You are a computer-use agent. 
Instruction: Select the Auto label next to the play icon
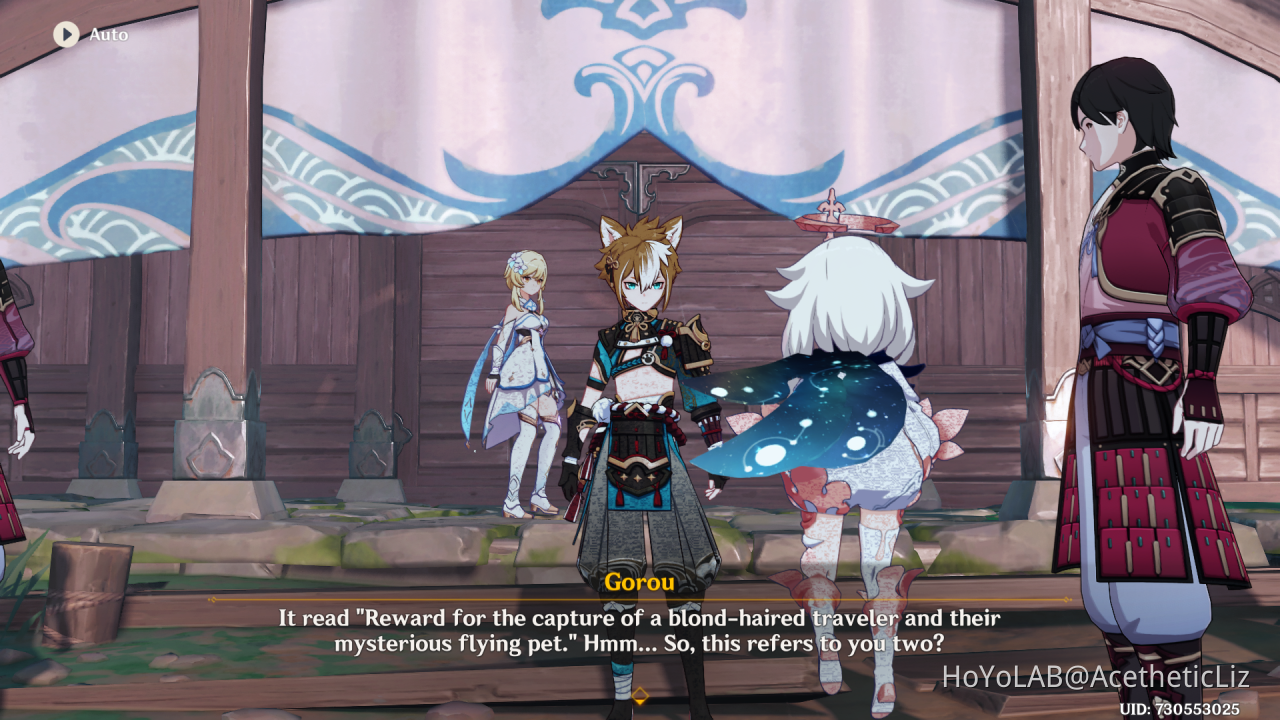(108, 34)
